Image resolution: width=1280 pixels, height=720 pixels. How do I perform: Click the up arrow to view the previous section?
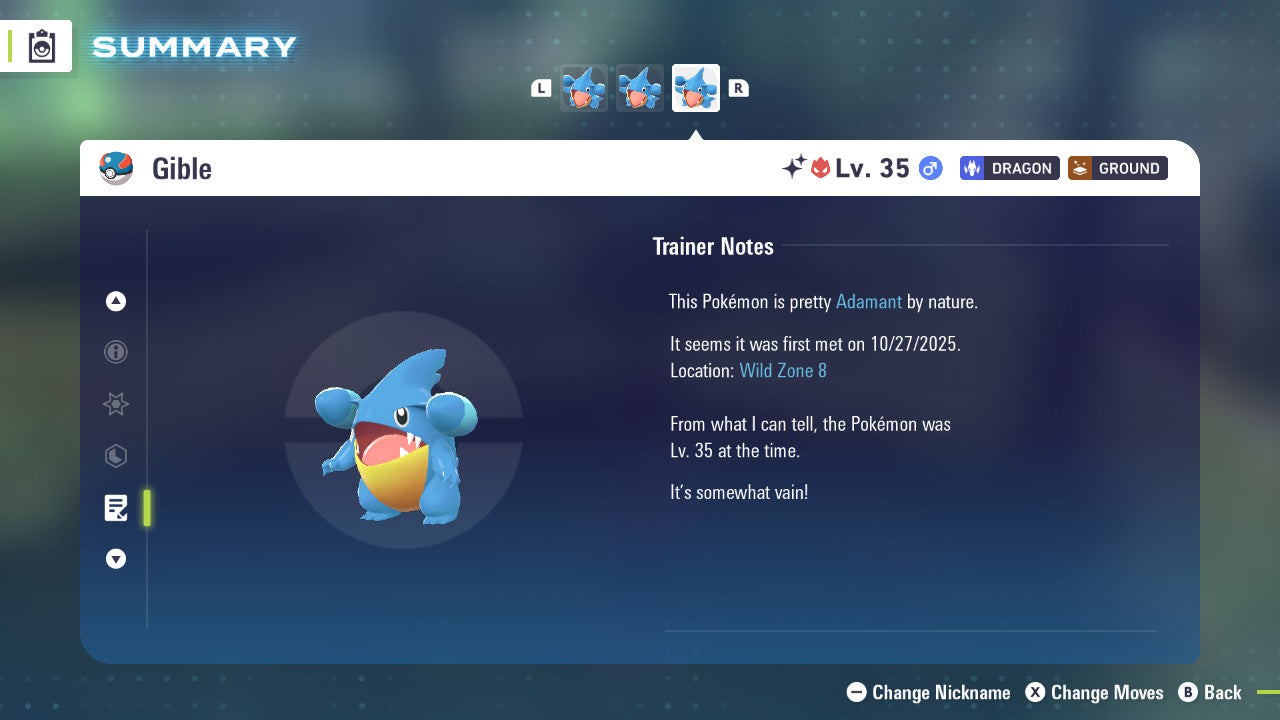[116, 301]
